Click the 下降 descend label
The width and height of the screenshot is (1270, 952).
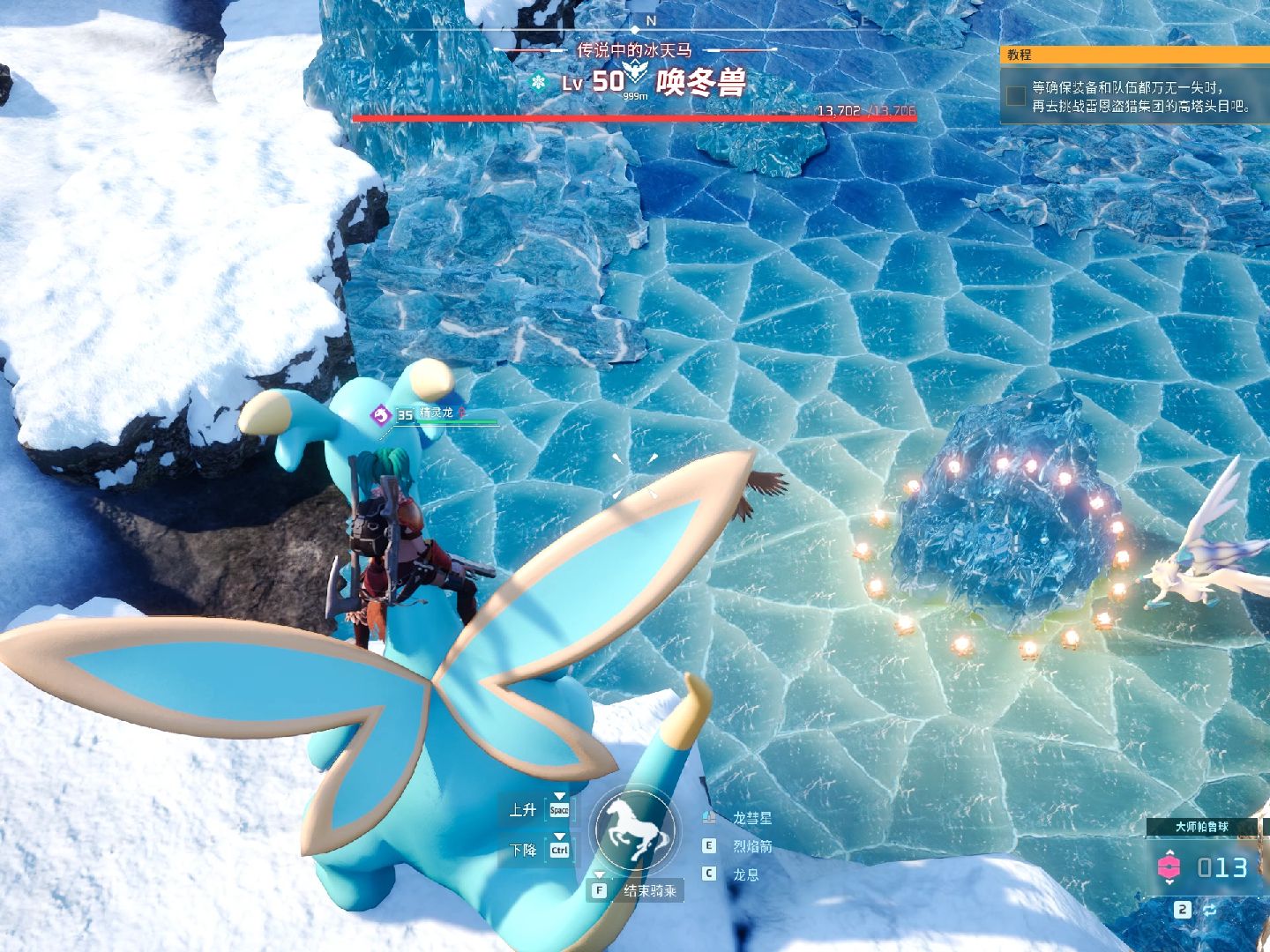522,850
